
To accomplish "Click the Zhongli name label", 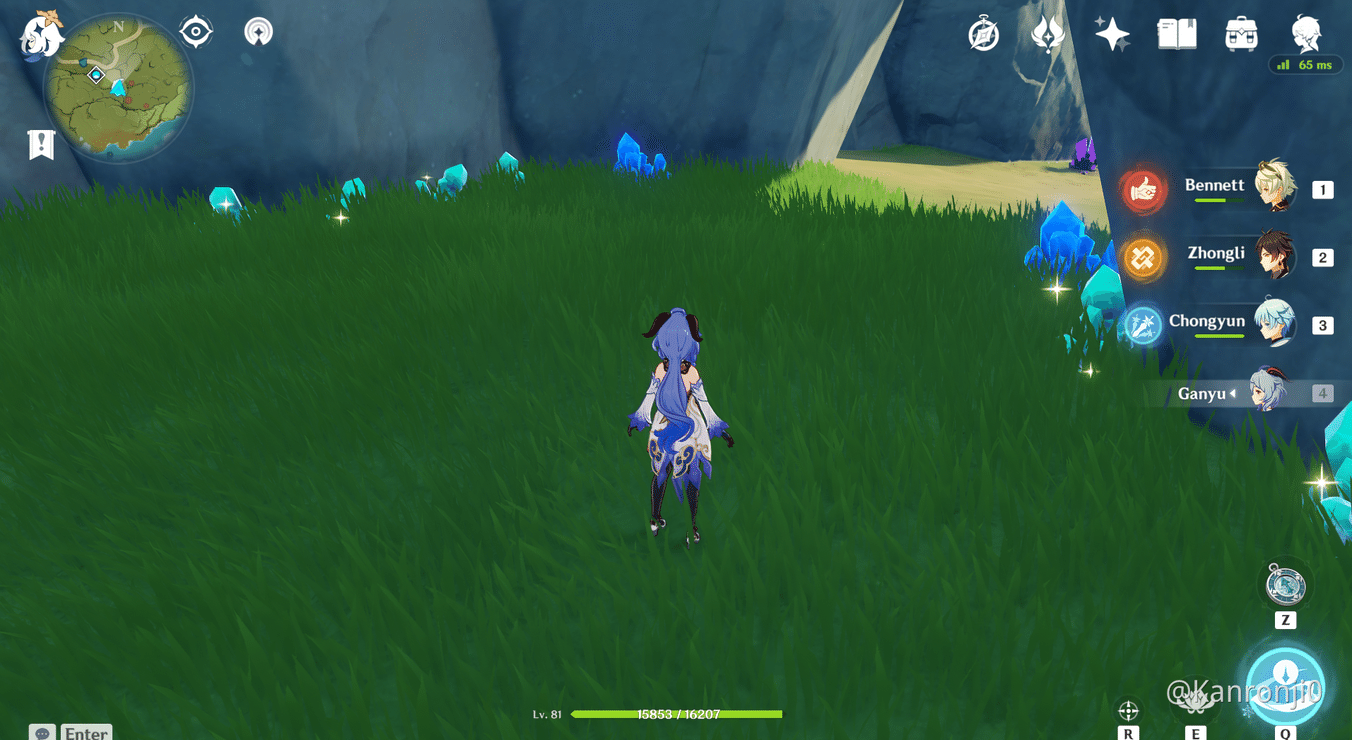I will (1216, 253).
